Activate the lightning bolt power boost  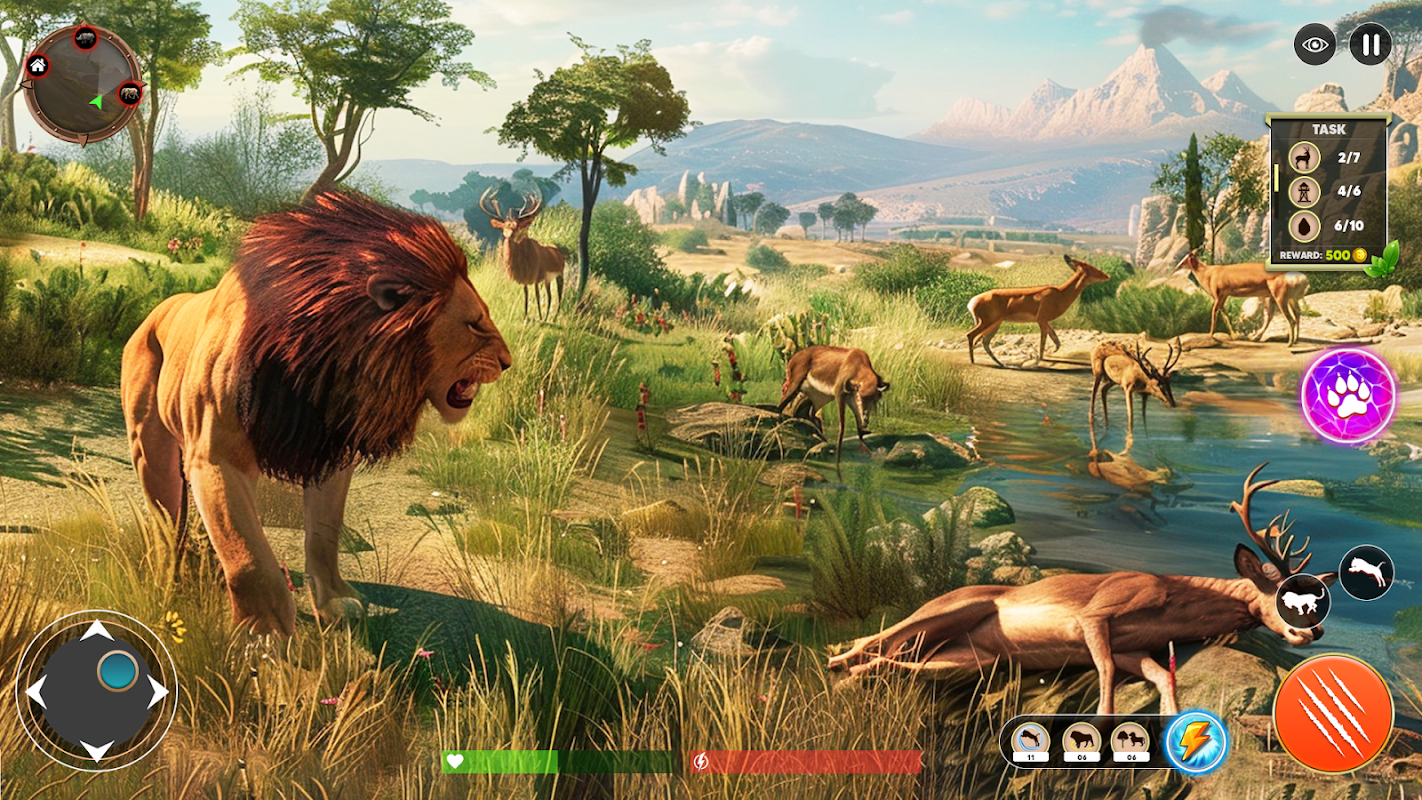tap(1196, 741)
